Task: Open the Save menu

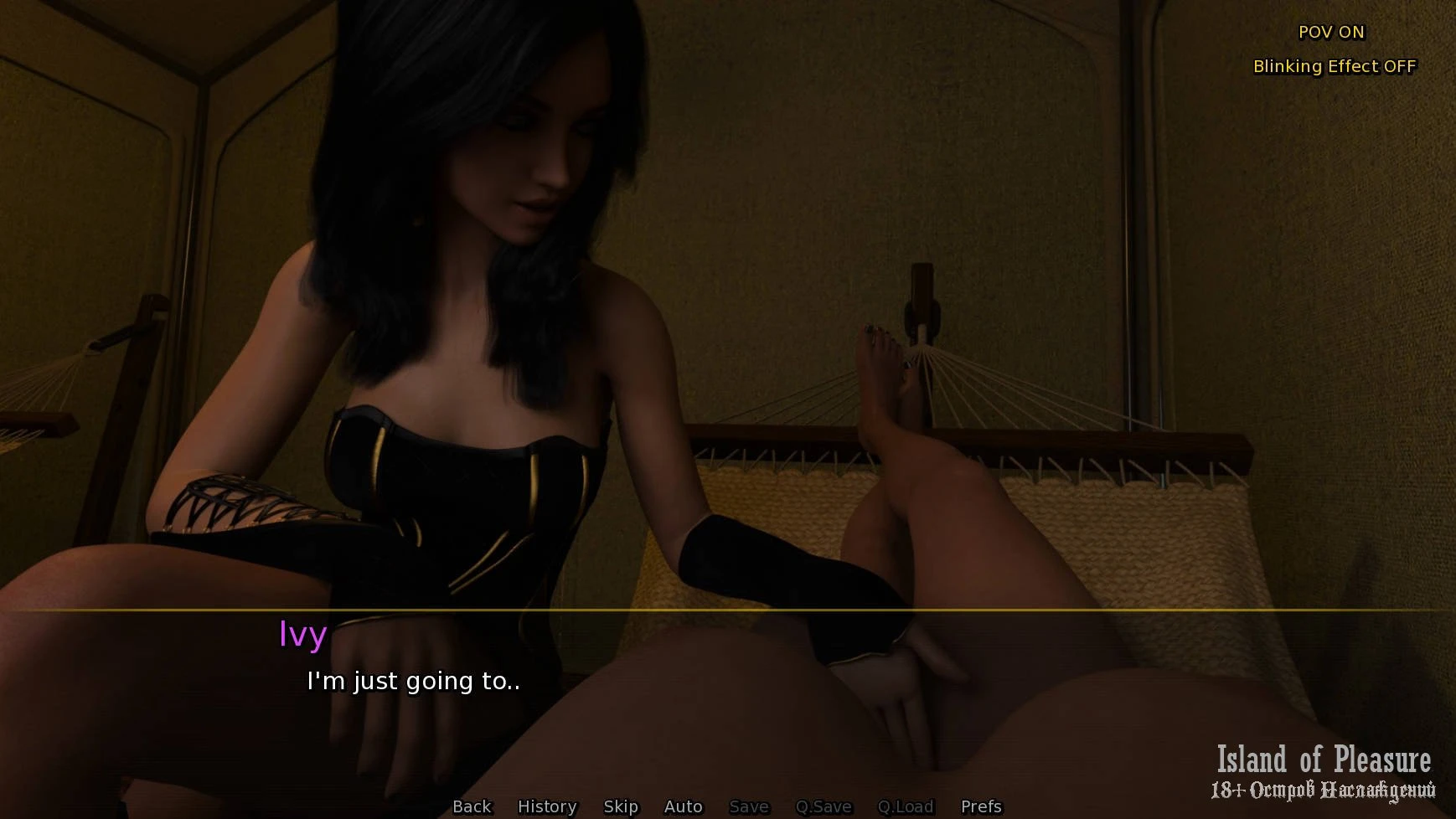Action: (749, 806)
